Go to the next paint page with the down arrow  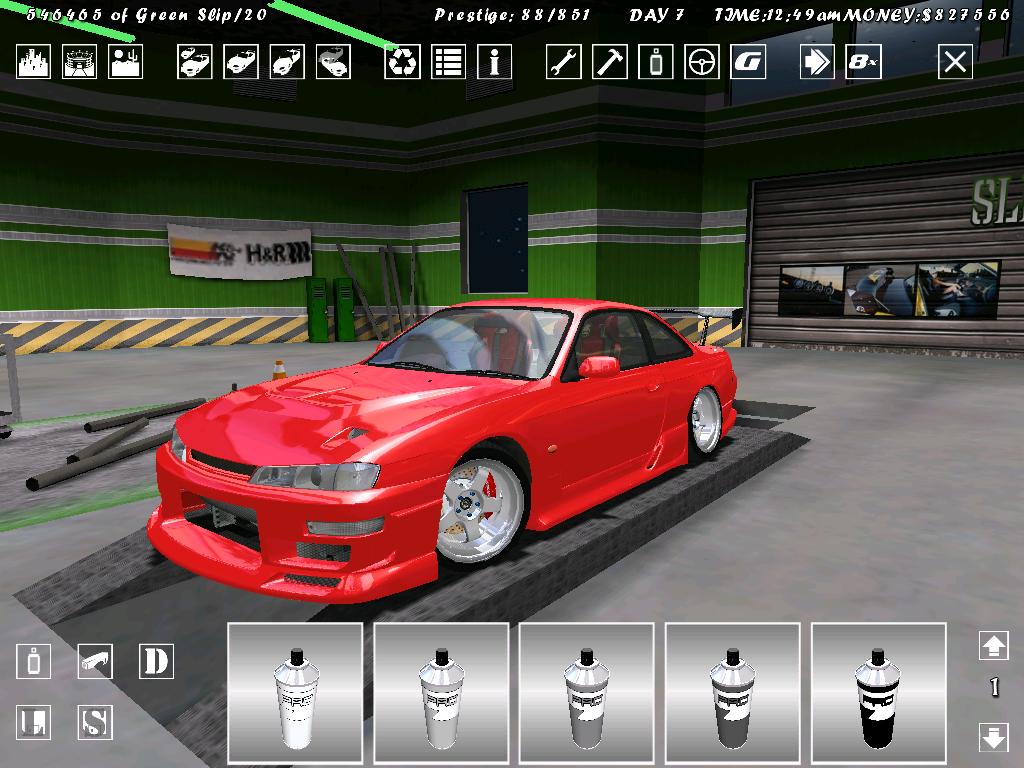[x=993, y=738]
